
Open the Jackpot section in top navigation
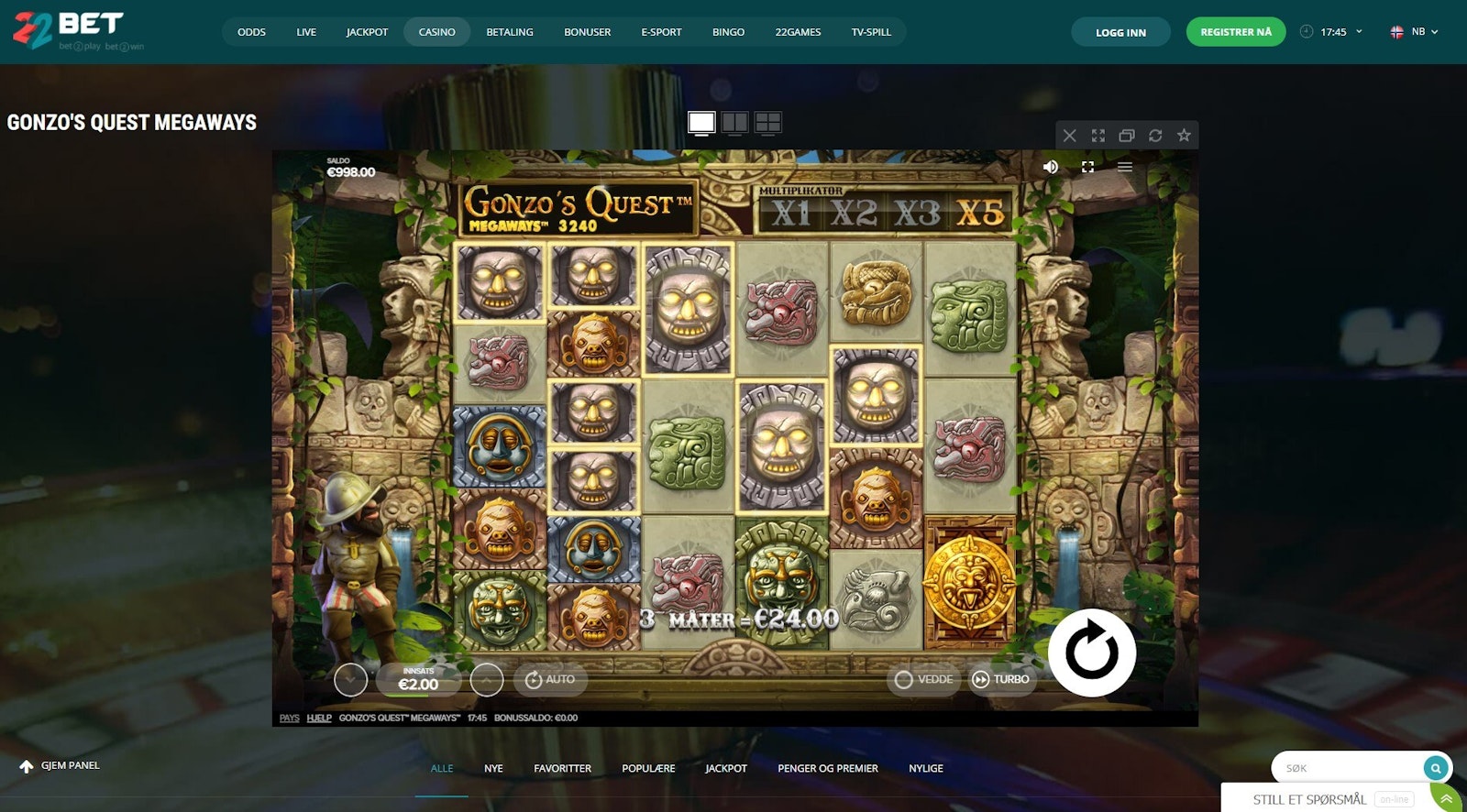(367, 32)
